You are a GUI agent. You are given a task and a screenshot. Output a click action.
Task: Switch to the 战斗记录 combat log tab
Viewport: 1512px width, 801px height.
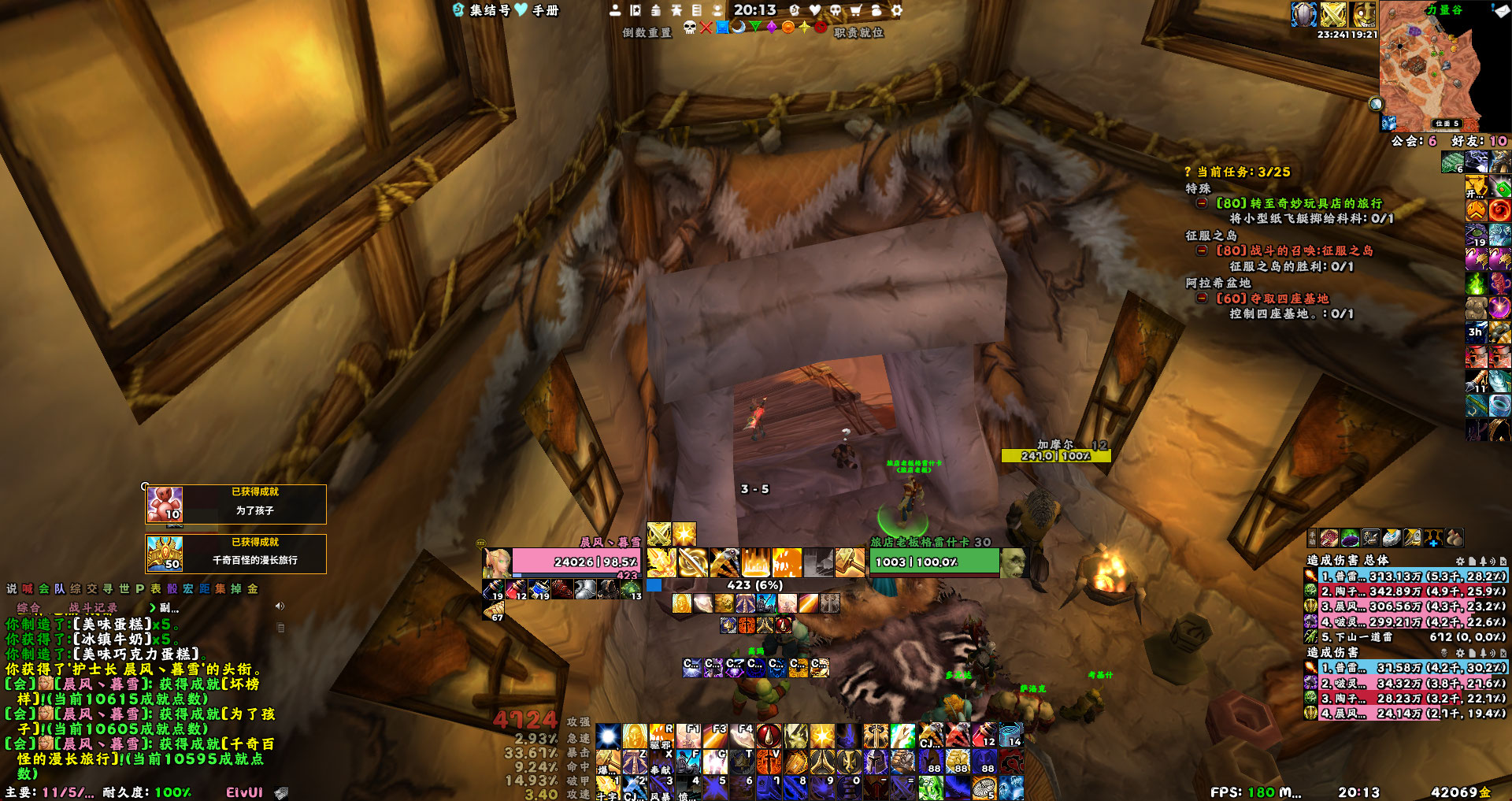click(93, 607)
